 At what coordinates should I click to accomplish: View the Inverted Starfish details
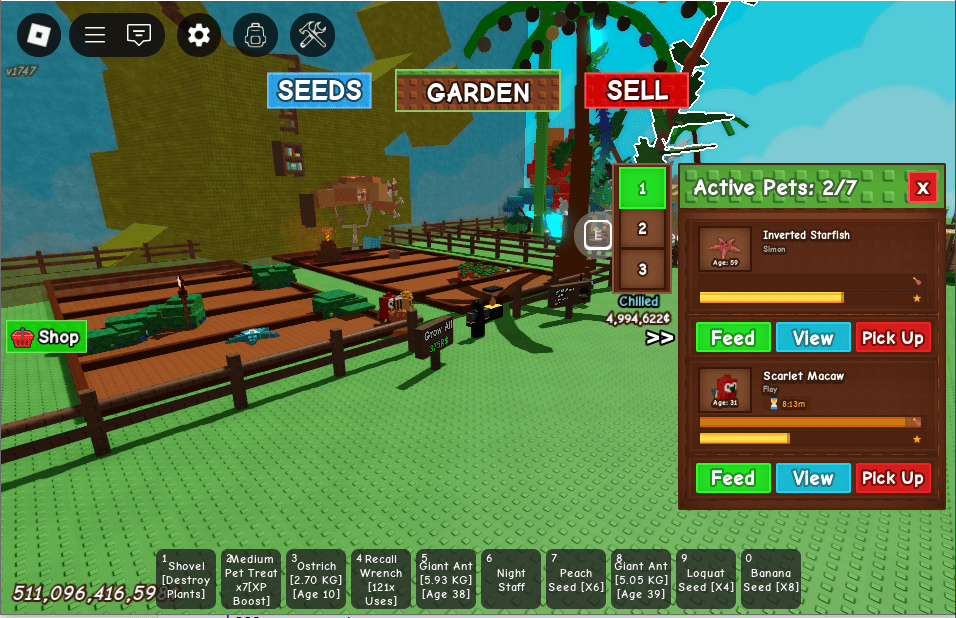coord(813,338)
